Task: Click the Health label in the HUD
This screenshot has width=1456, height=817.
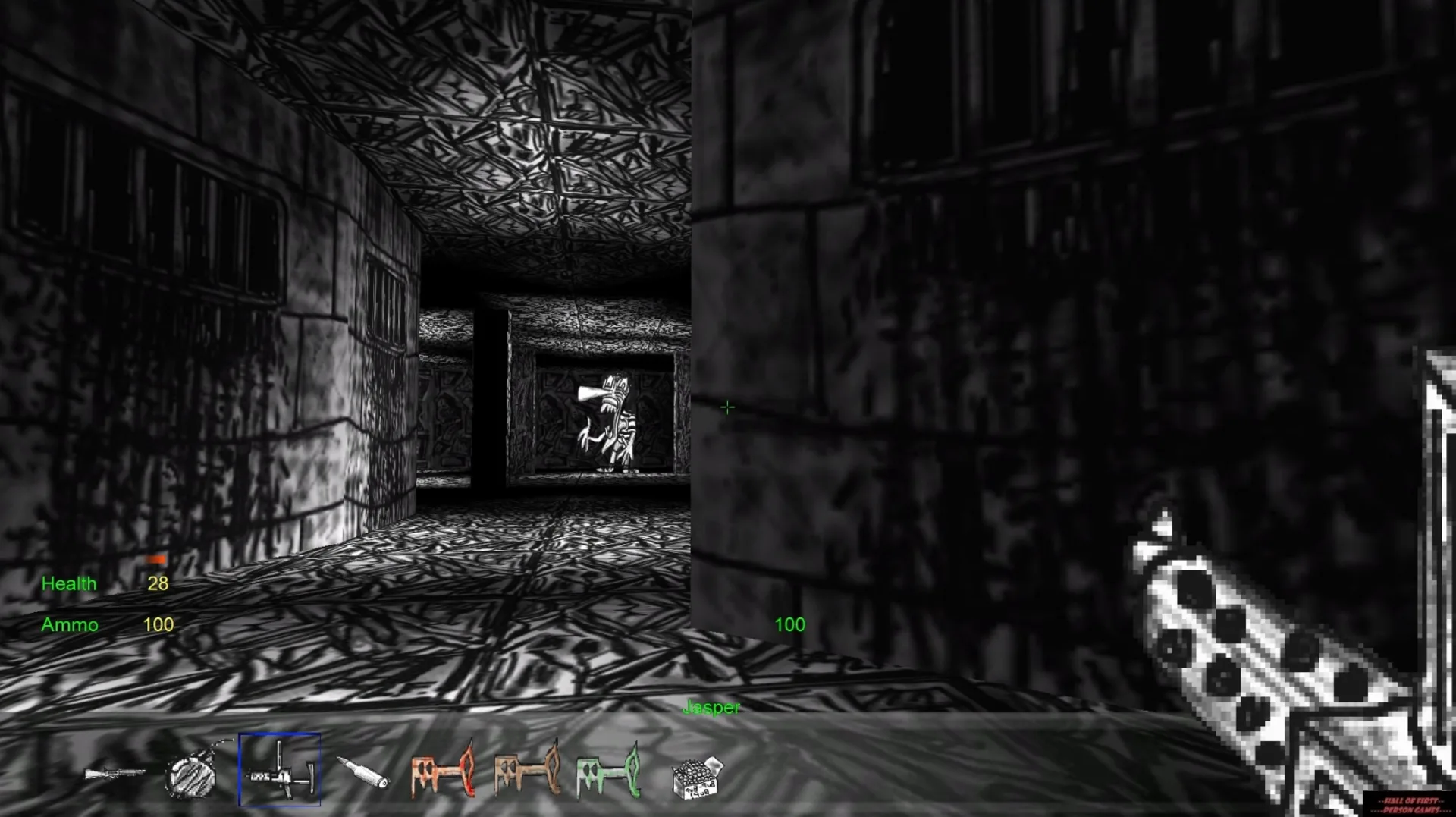Action: point(70,584)
